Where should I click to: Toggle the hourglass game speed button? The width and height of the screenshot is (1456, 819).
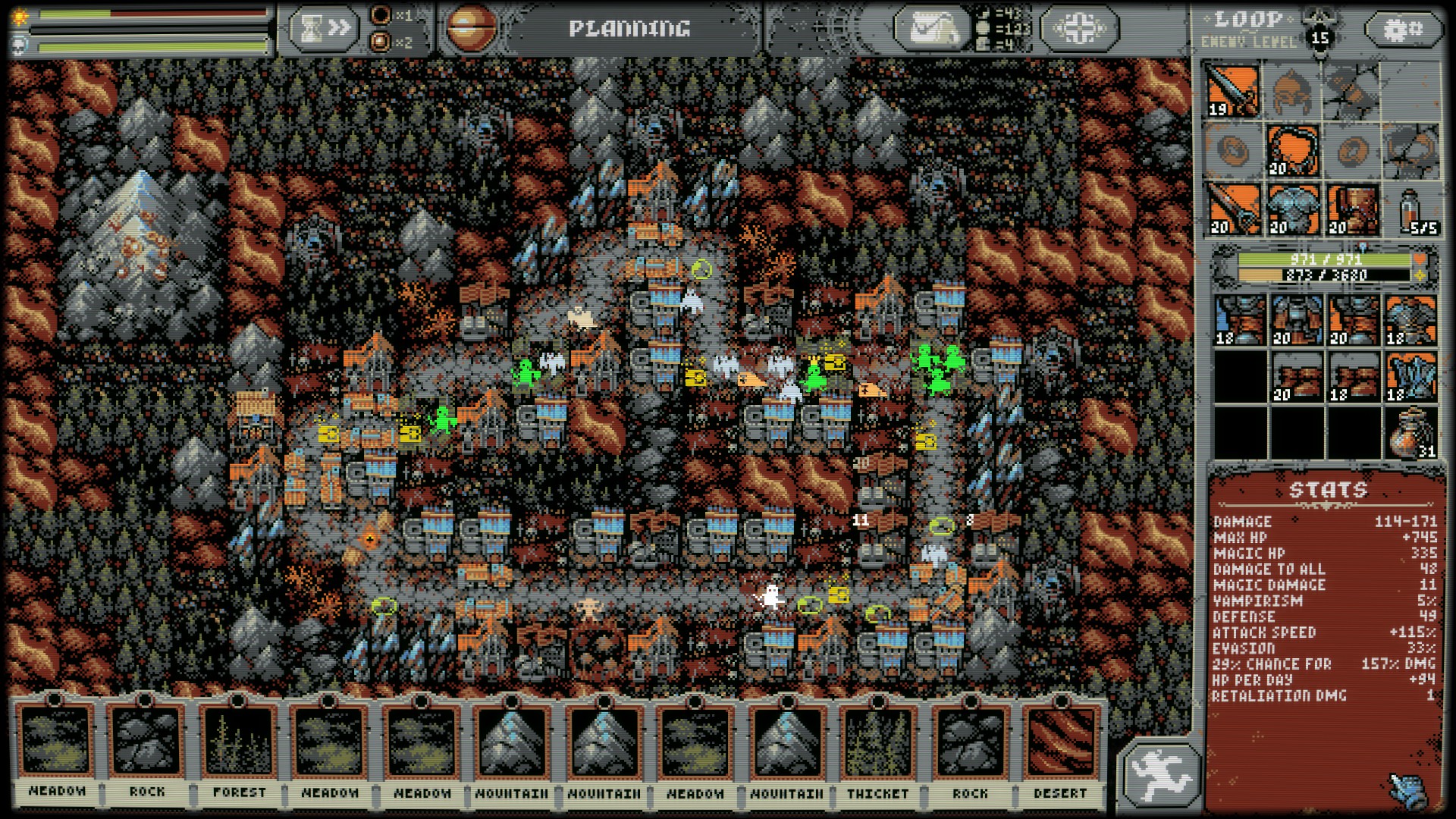pyautogui.click(x=323, y=29)
